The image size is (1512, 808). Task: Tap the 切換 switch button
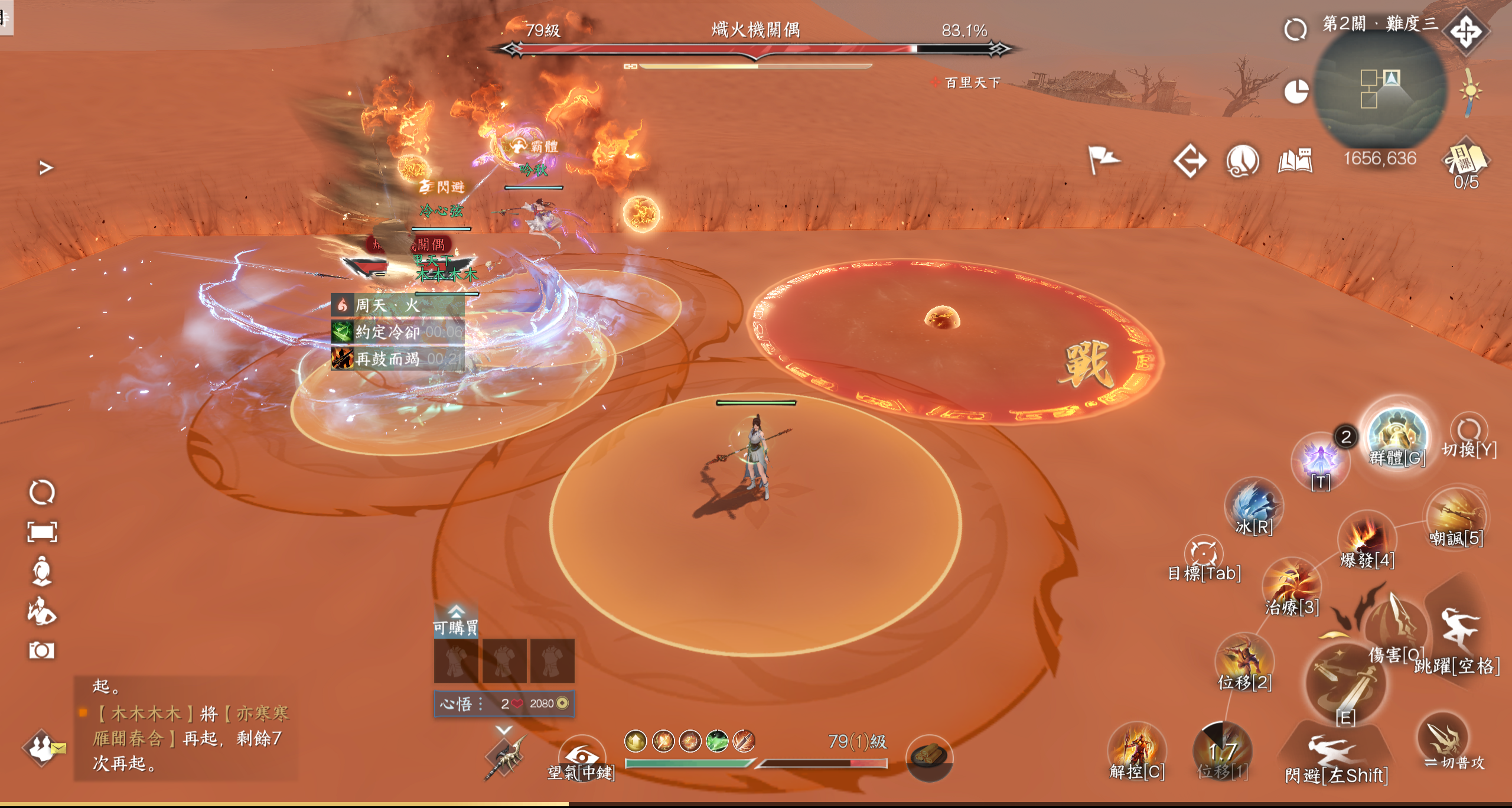click(x=1468, y=431)
